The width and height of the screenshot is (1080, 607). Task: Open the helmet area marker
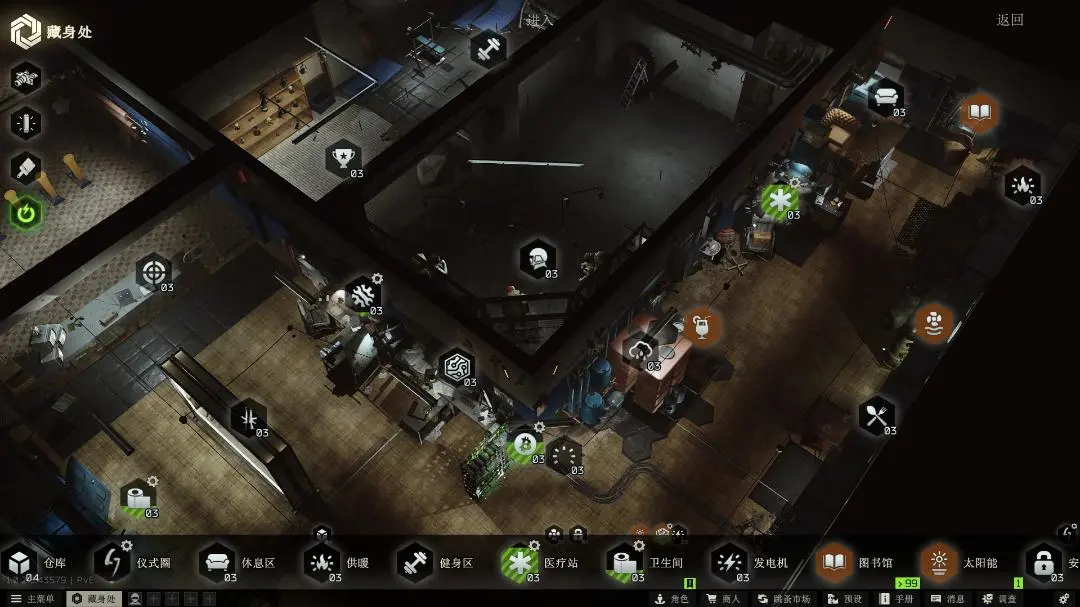(538, 258)
